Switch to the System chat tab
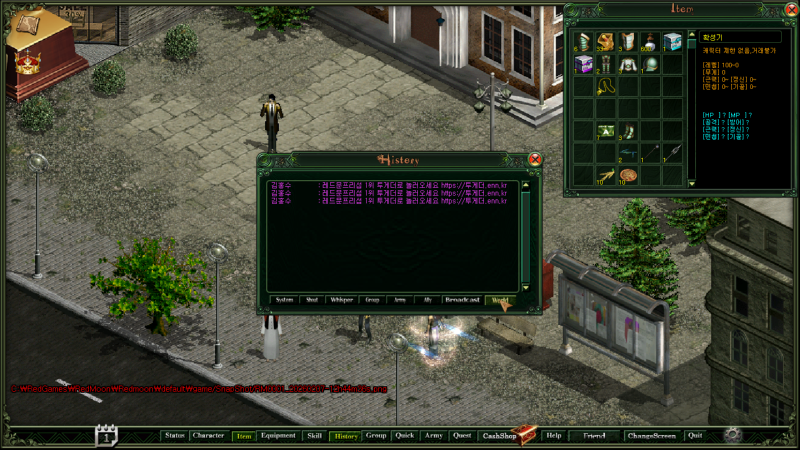800x450 pixels. pos(285,299)
